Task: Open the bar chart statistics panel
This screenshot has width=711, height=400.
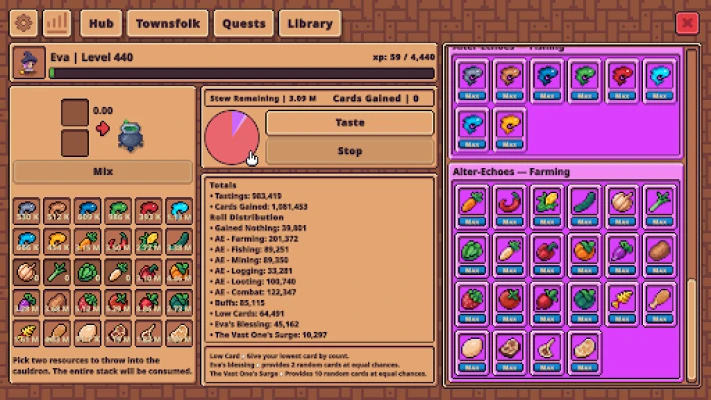Action: point(56,23)
